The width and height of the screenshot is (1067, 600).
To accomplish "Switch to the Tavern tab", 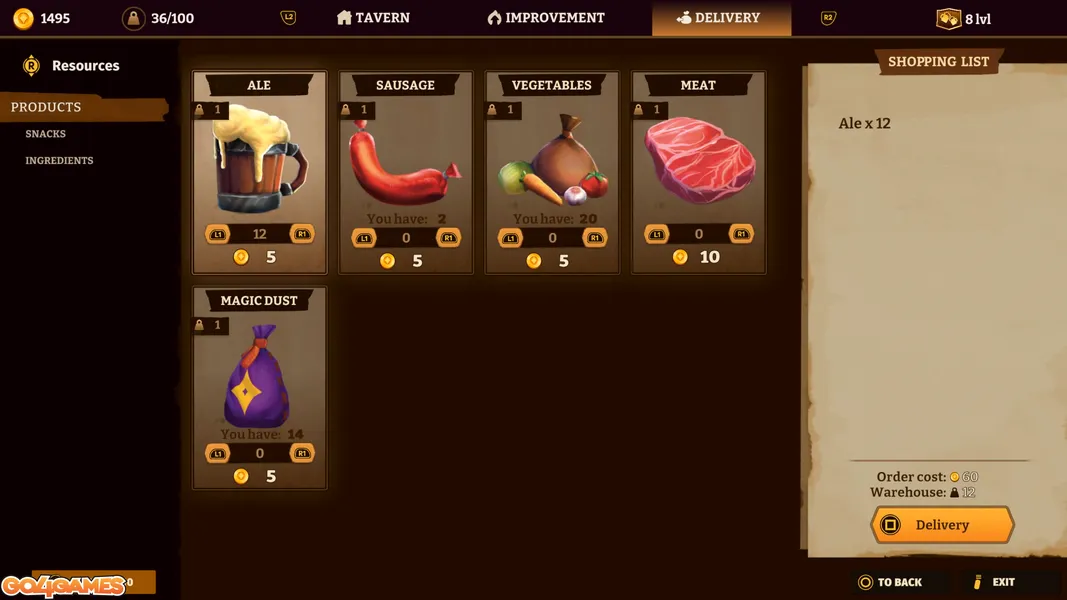I will coord(373,18).
